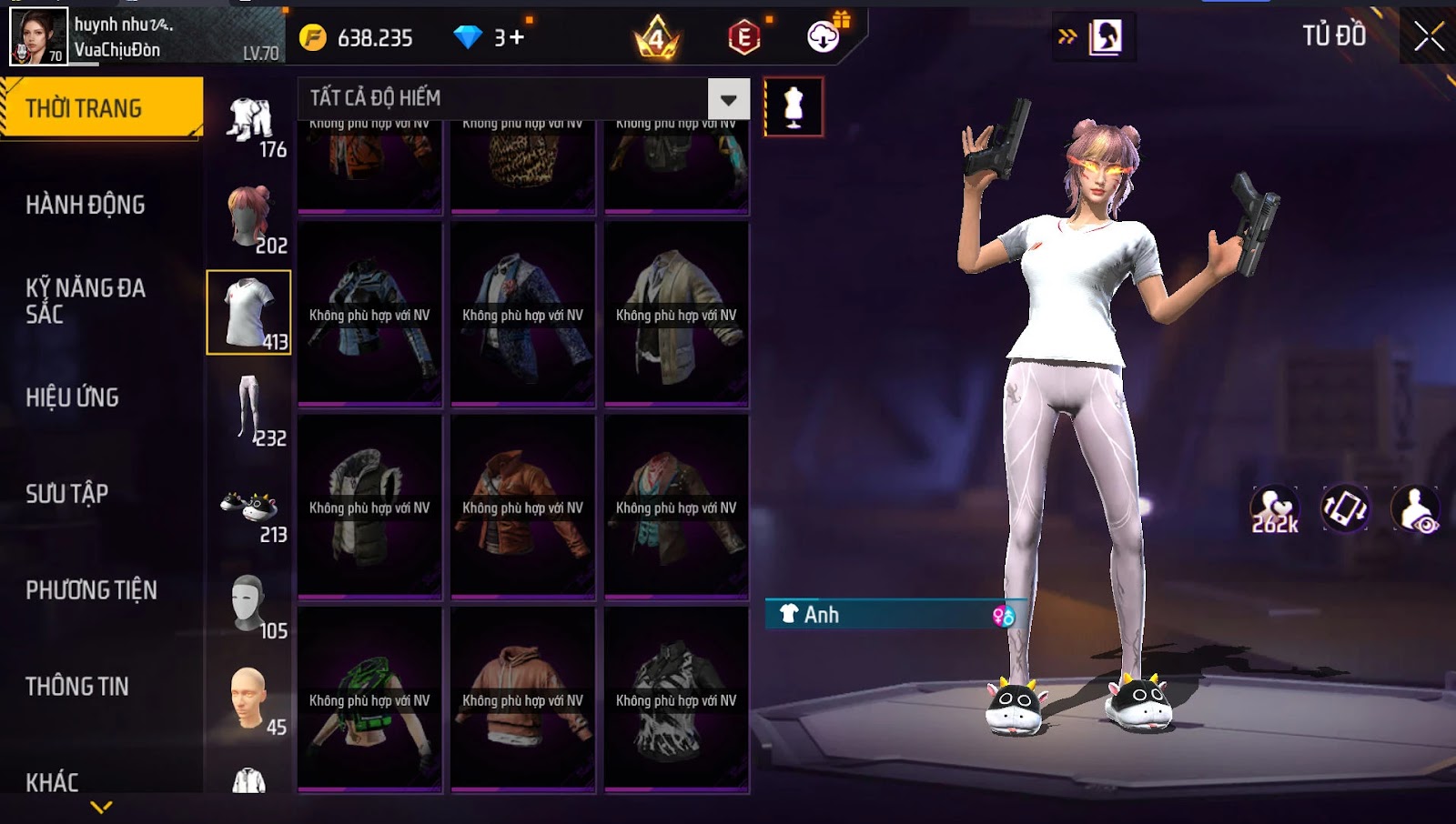Toggle the rotate view button
The height and width of the screenshot is (824, 1456).
pos(1345,508)
